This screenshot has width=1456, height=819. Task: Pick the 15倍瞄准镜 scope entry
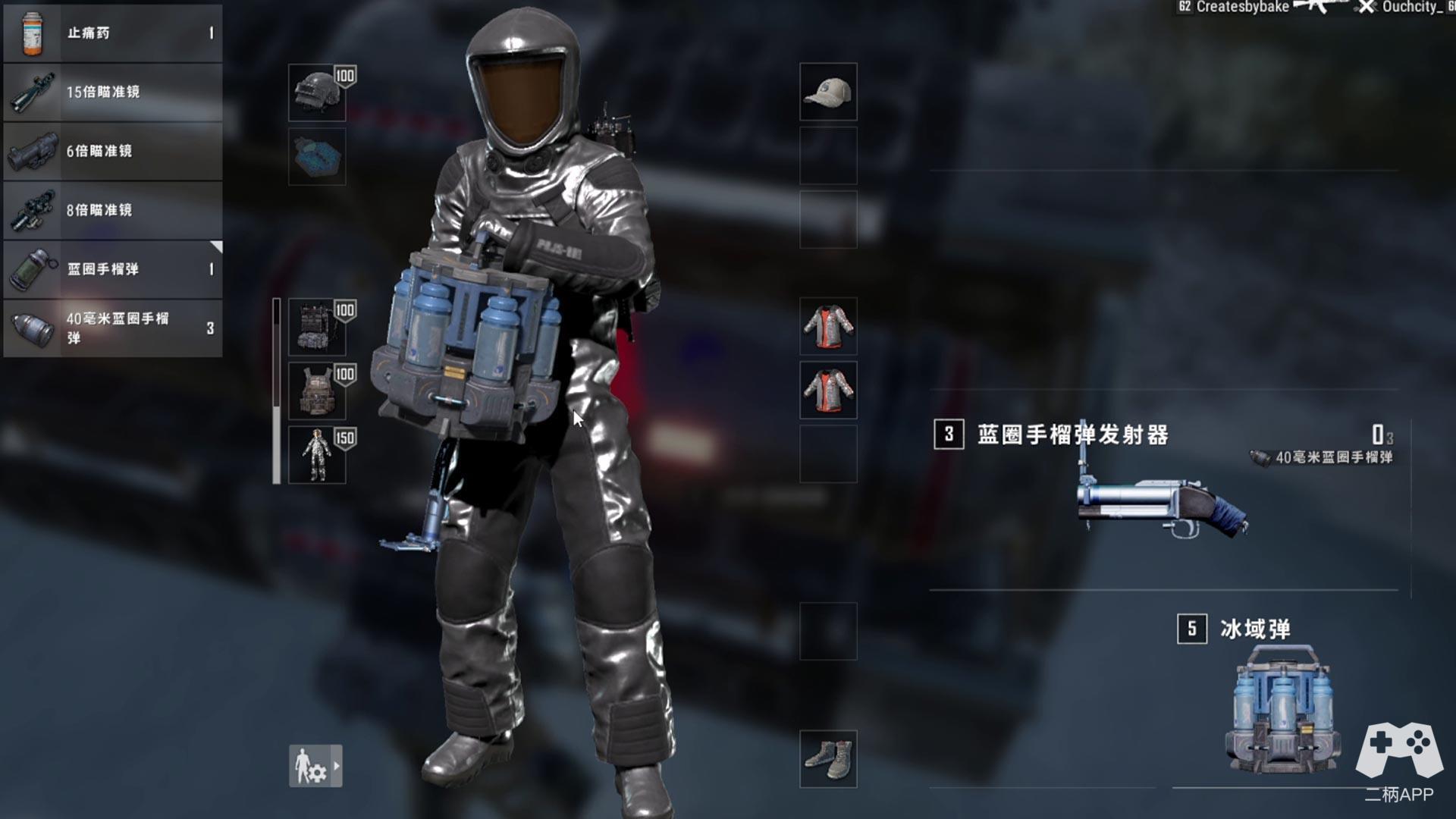(x=113, y=93)
